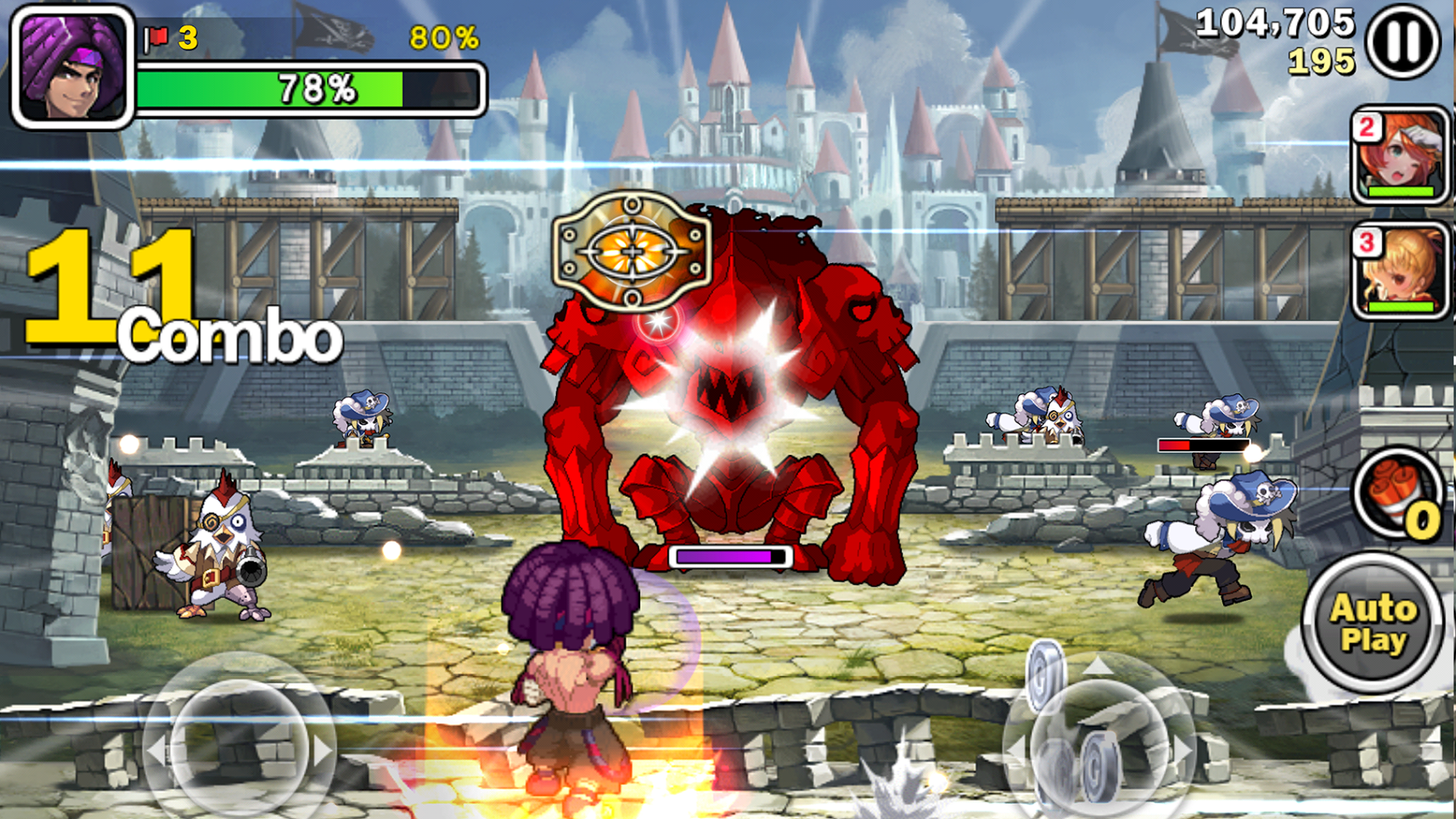Screen dimensions: 1456x819
Task: Tap the left movement joystick bubble
Action: click(239, 743)
